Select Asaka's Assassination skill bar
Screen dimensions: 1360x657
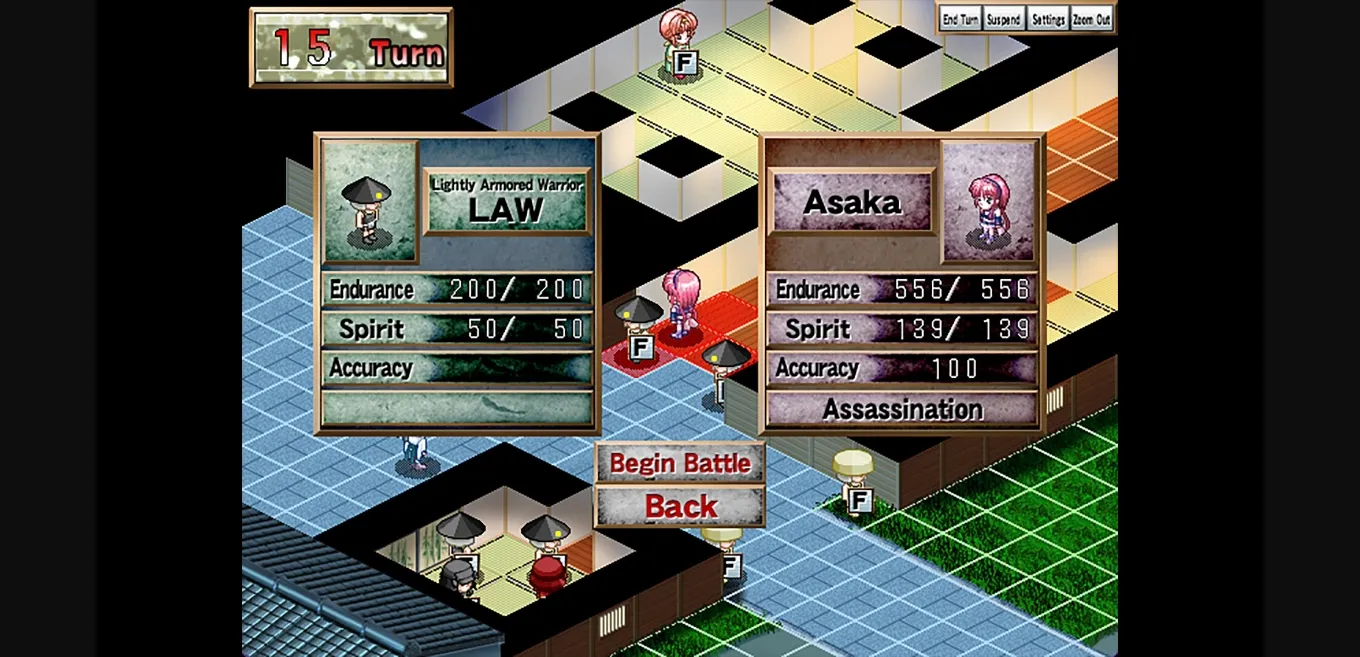click(902, 409)
